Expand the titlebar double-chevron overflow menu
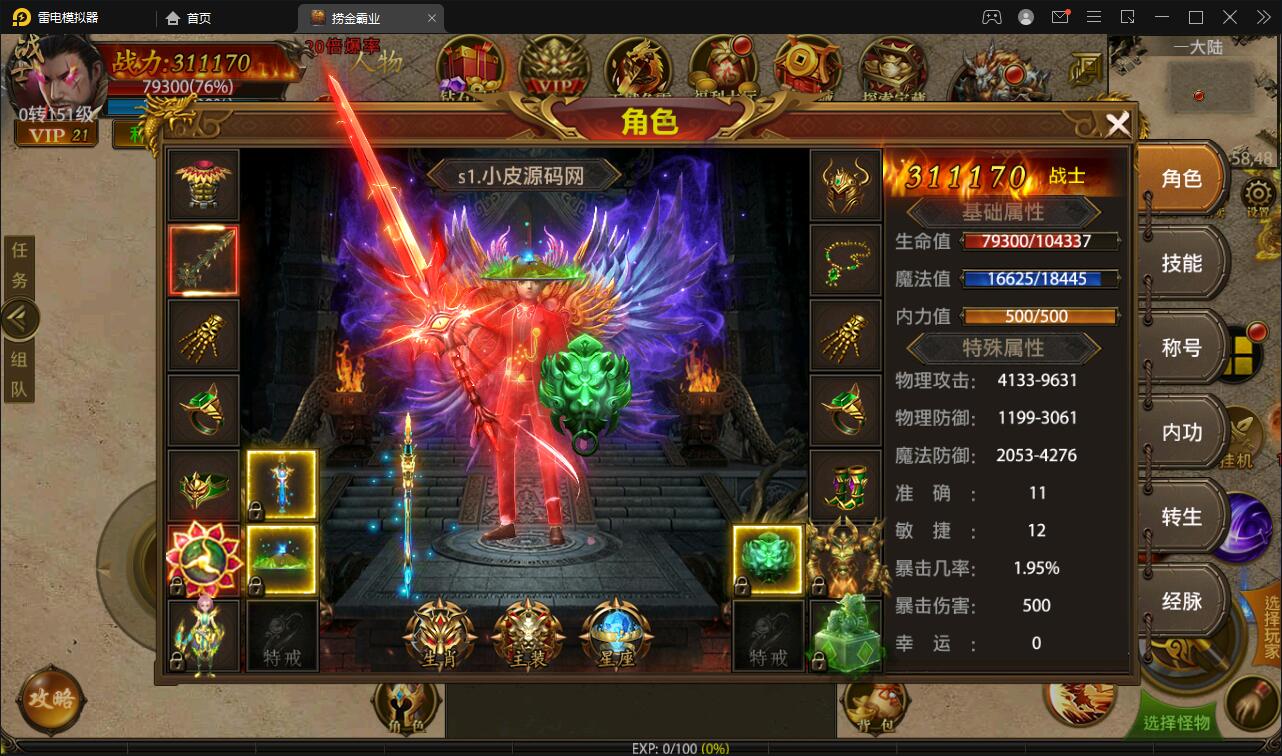 point(1262,16)
